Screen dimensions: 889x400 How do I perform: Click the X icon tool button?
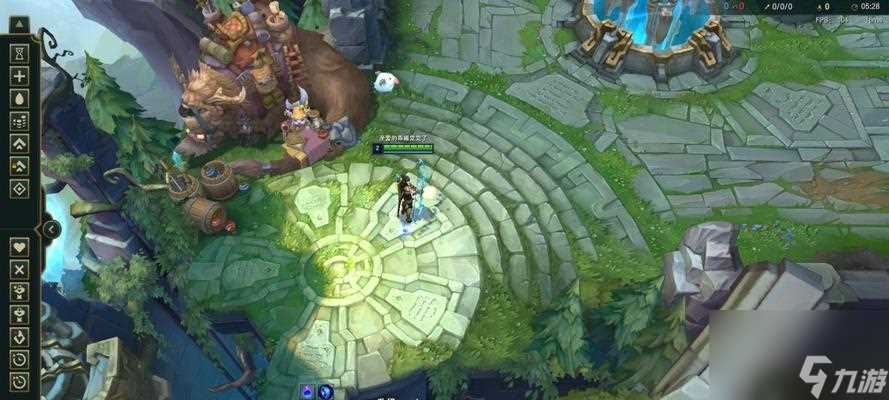click(x=19, y=269)
